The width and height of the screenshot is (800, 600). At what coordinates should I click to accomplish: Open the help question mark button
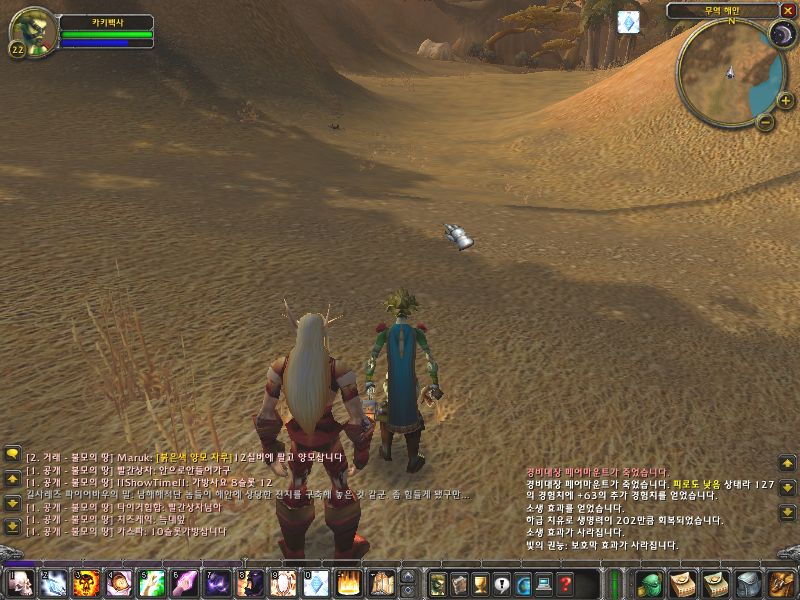(x=566, y=582)
